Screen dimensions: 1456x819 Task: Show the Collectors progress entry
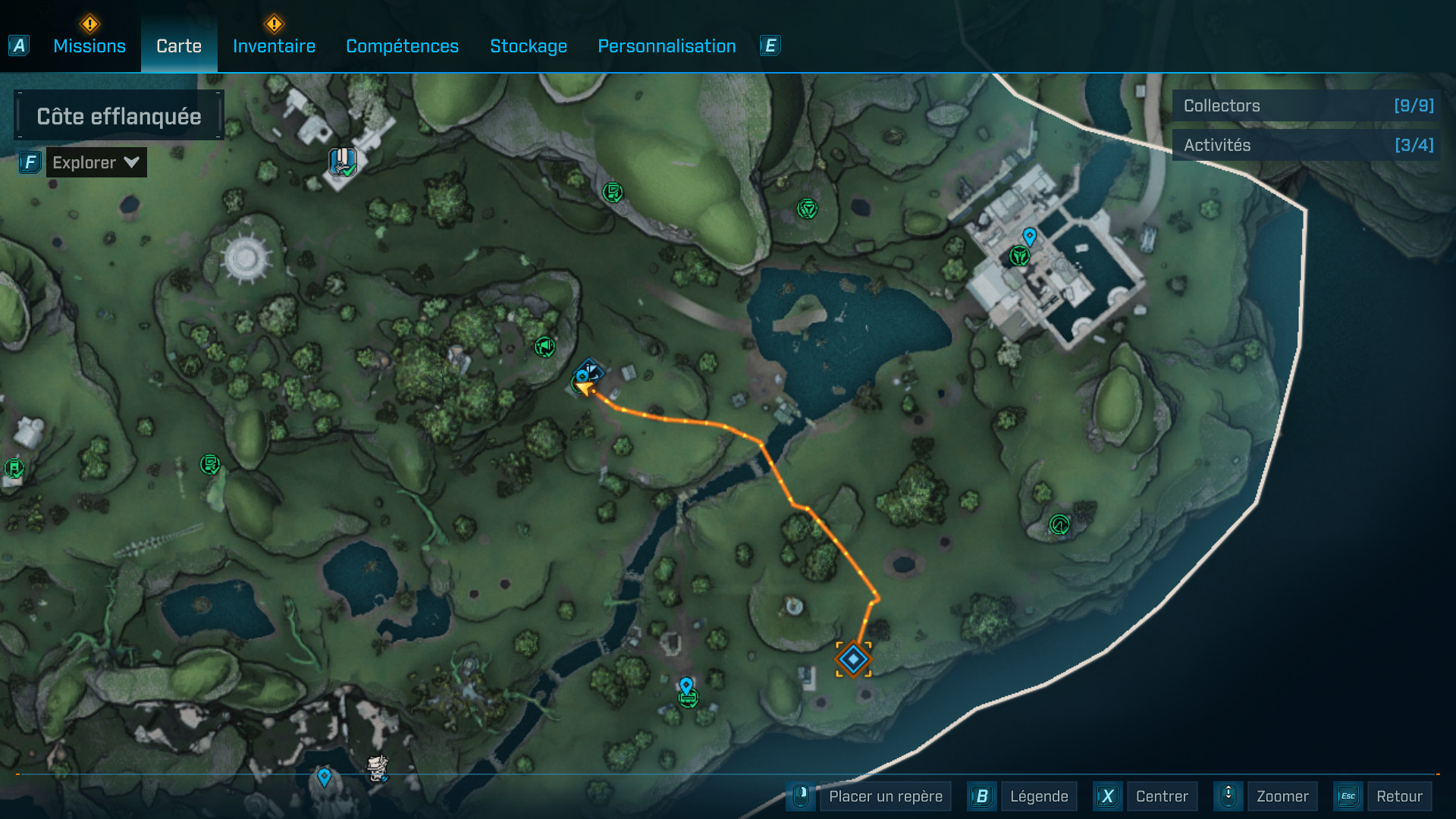[1307, 106]
